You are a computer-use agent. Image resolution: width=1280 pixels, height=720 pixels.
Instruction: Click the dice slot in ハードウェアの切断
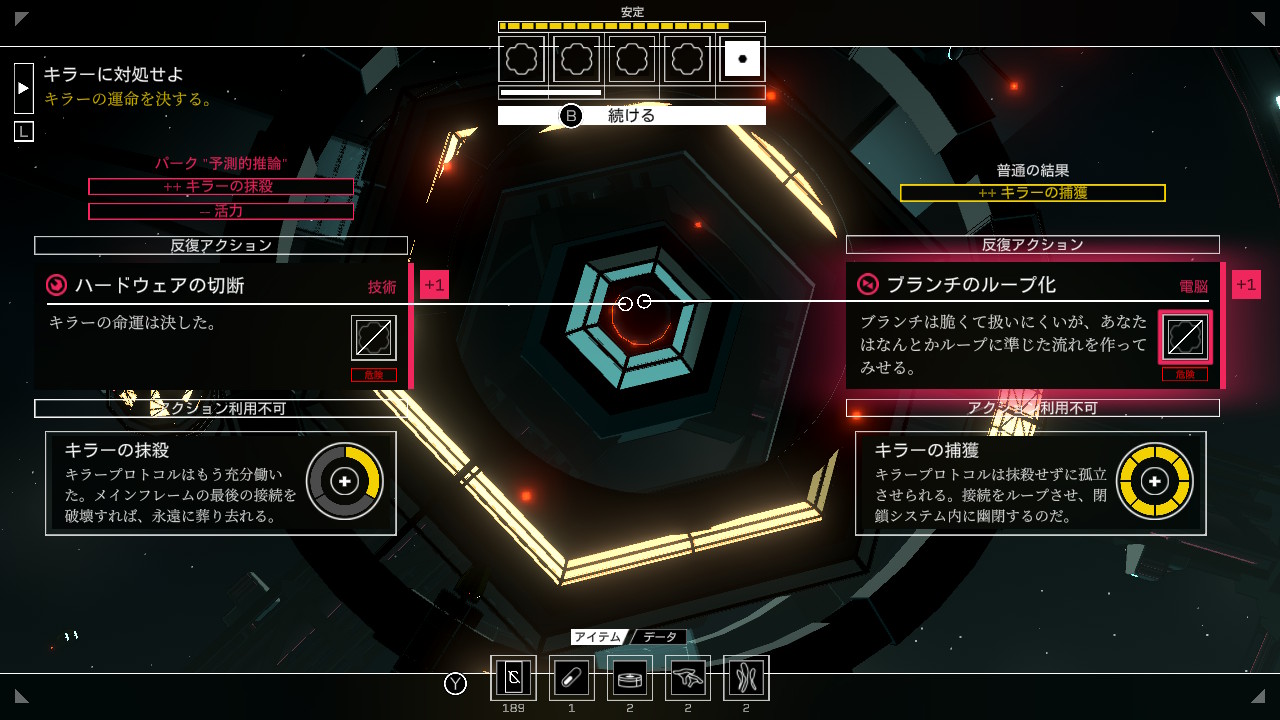pos(374,338)
